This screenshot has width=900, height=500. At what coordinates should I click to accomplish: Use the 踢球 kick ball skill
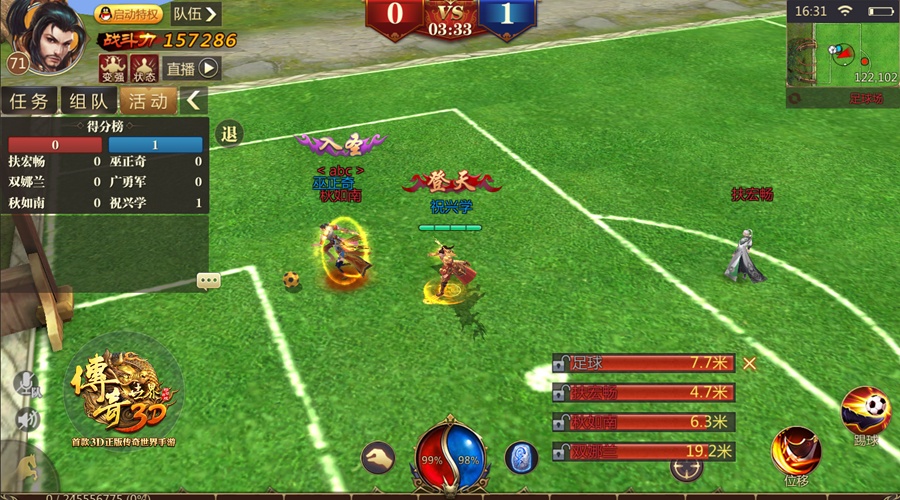[866, 411]
